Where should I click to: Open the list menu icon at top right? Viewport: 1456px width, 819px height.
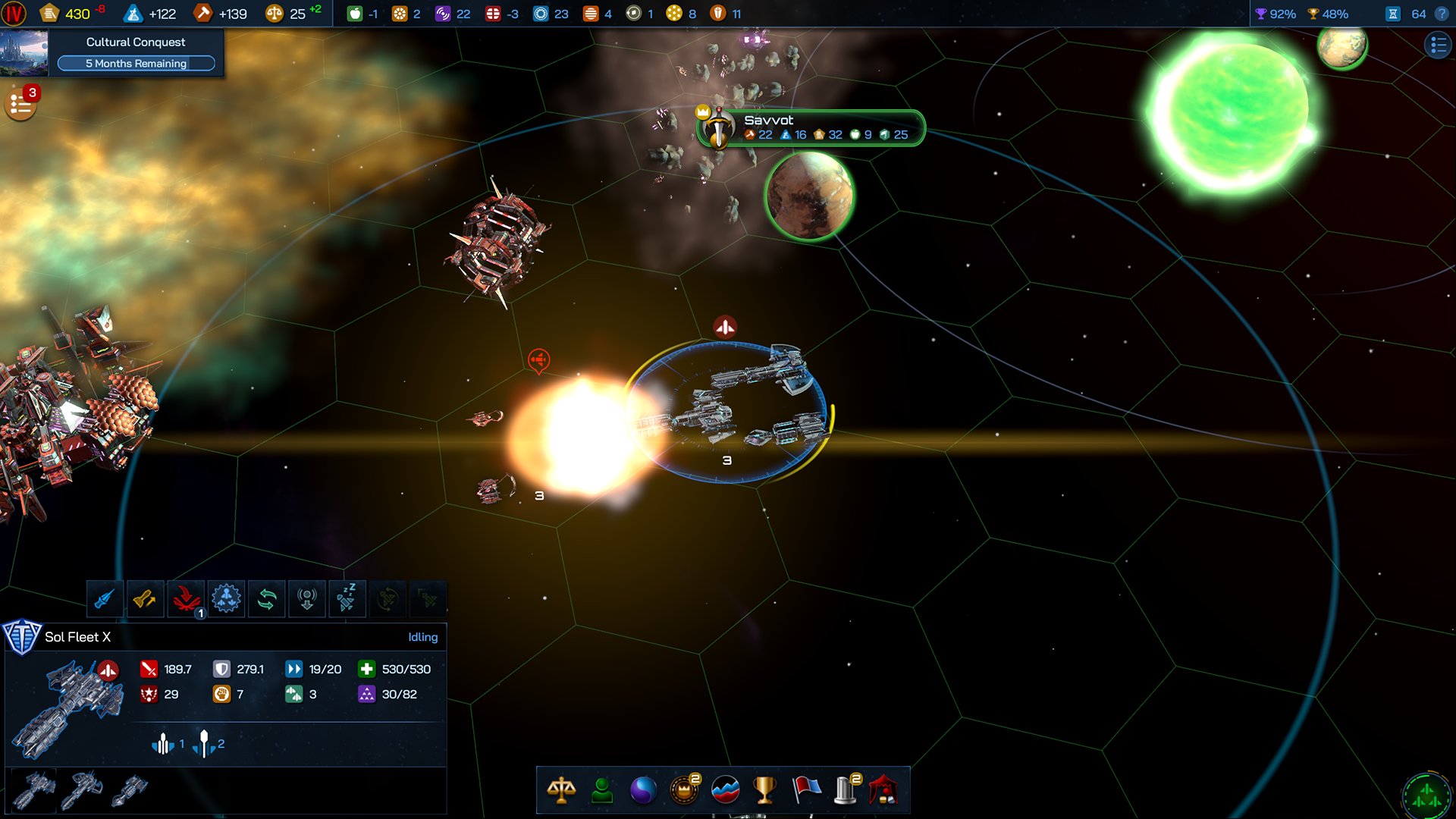(1437, 45)
